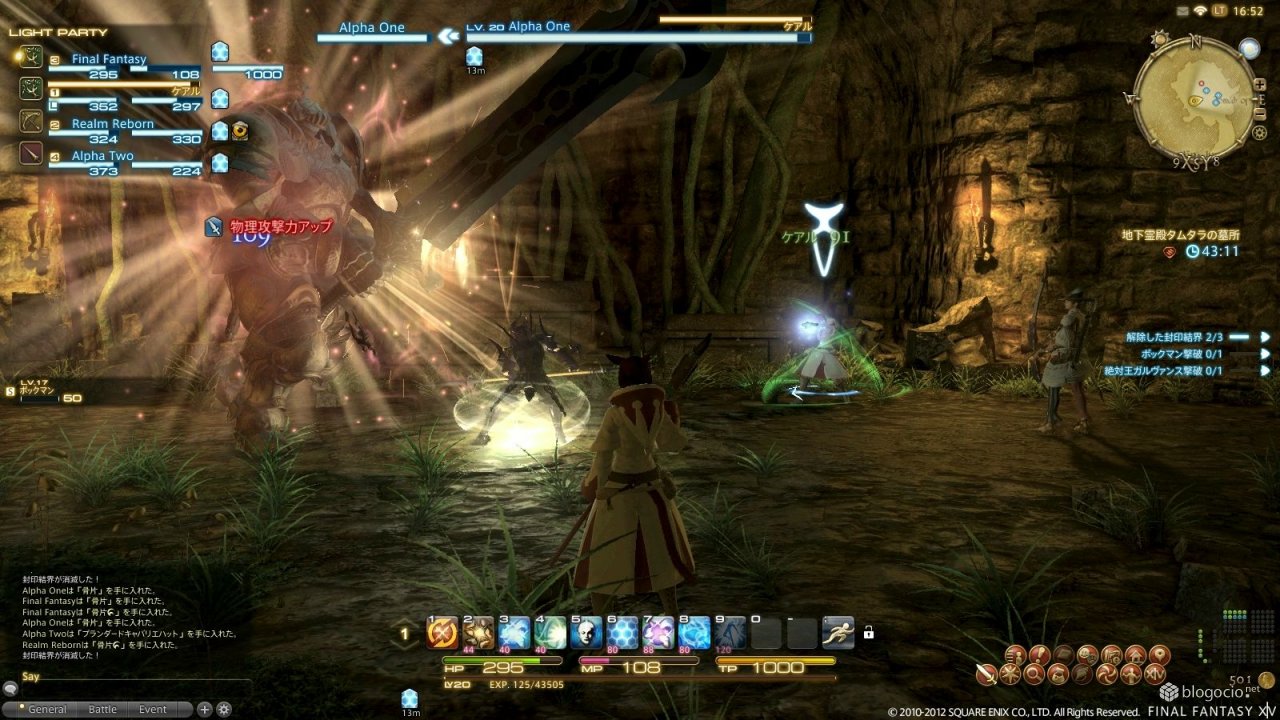Open the map pin menu icon

tap(1159, 656)
